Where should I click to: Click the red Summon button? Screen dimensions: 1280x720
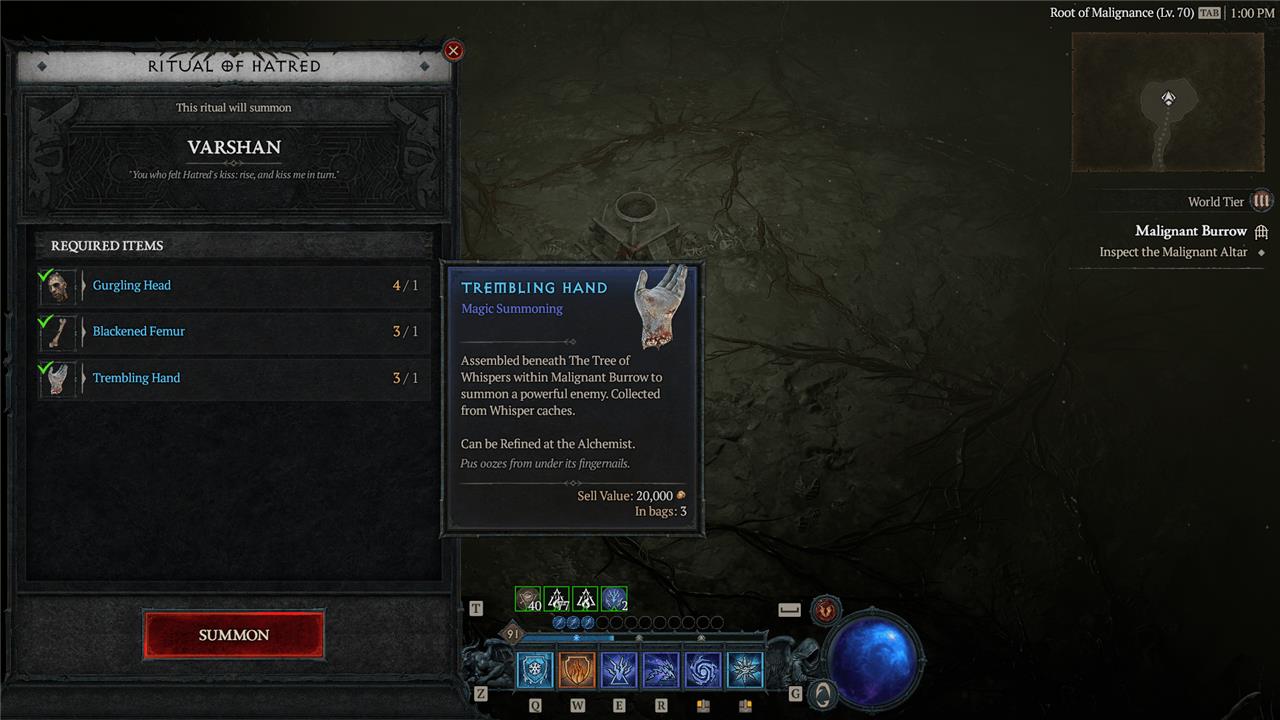pyautogui.click(x=234, y=635)
